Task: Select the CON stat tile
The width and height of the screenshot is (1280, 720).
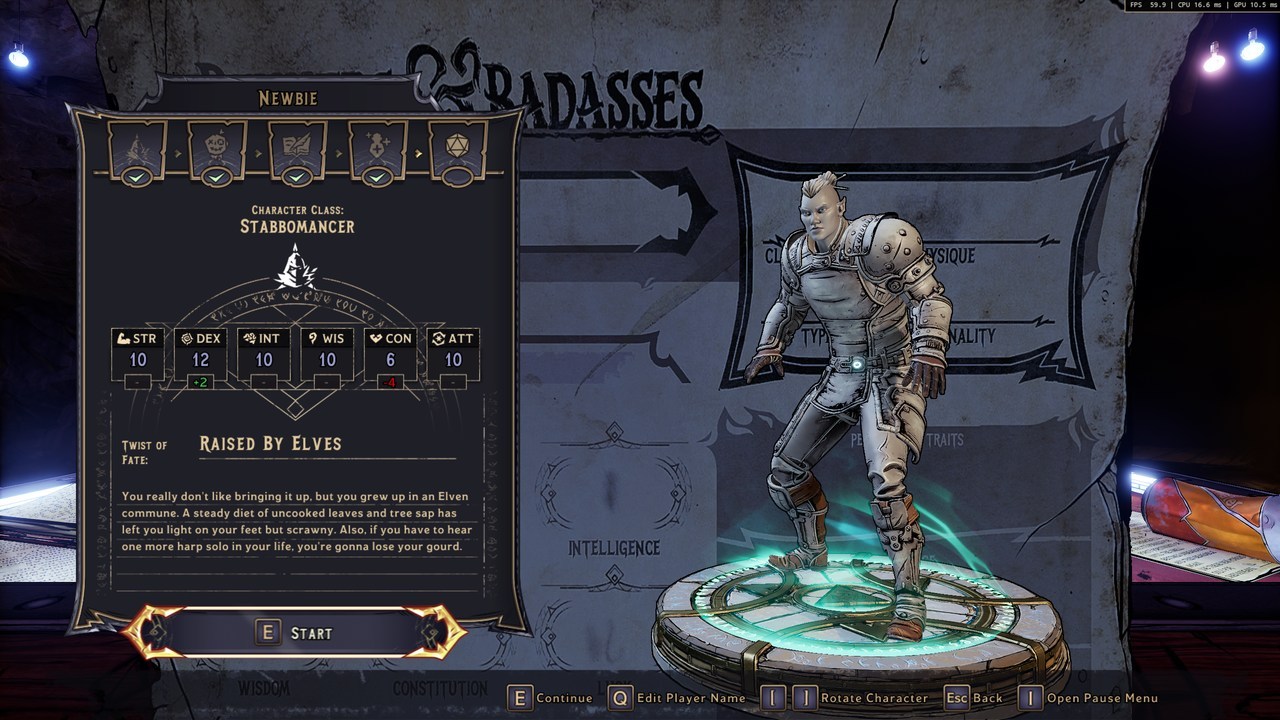Action: point(390,354)
